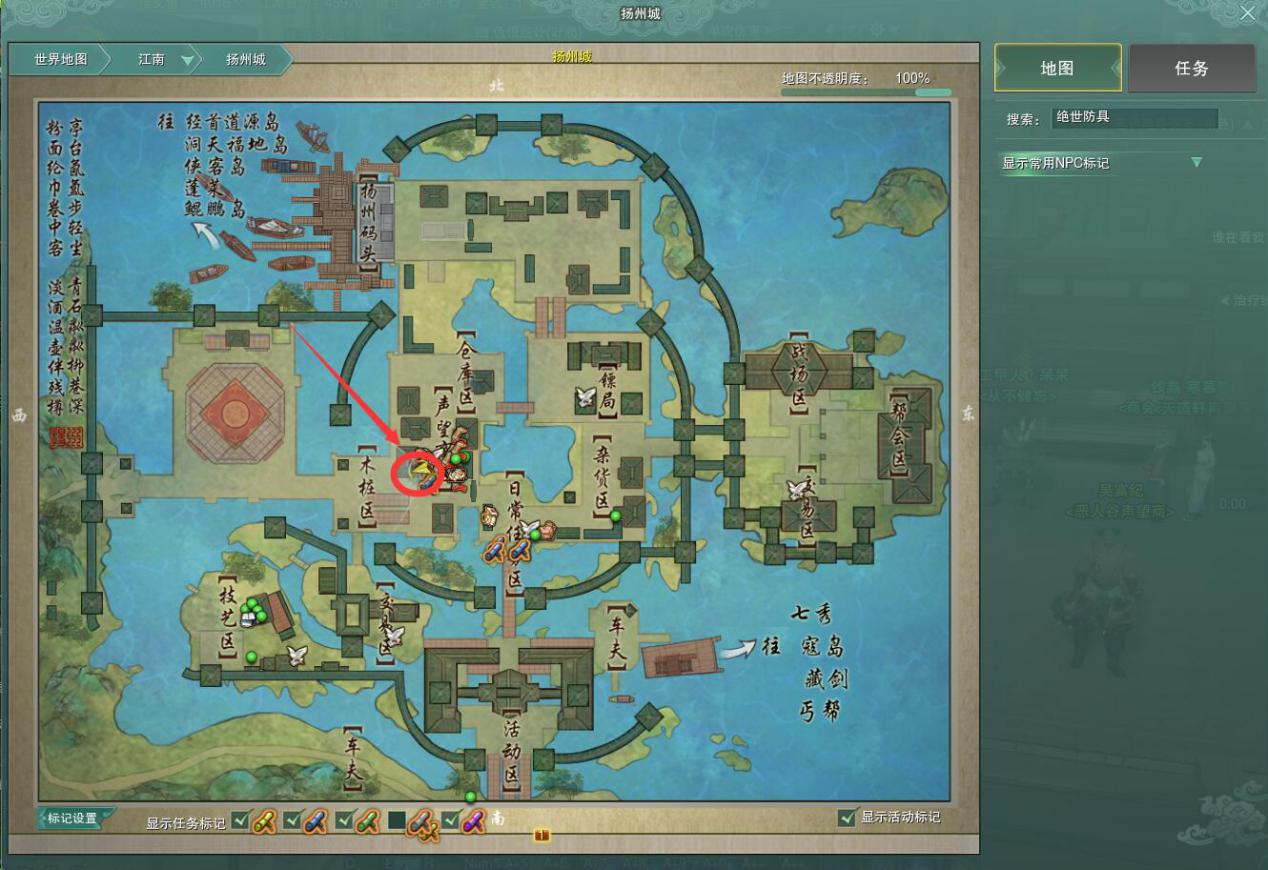Select the 镖局 dove marker on map
The height and width of the screenshot is (870, 1268).
(x=586, y=398)
